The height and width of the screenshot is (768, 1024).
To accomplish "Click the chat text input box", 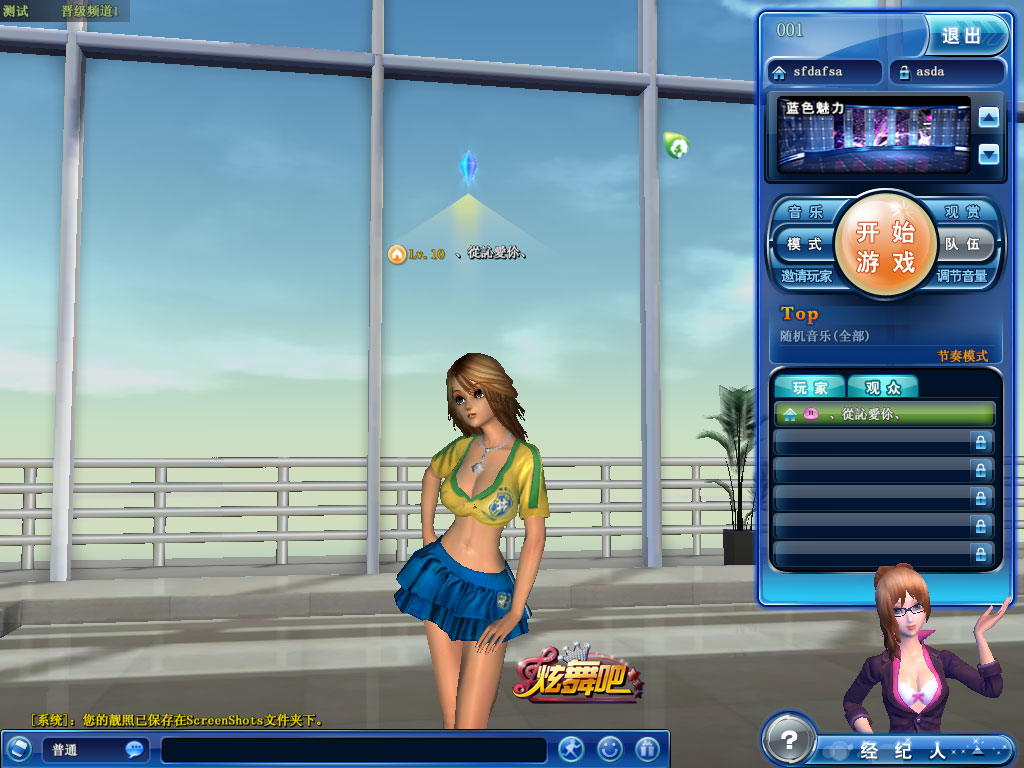I will 354,749.
